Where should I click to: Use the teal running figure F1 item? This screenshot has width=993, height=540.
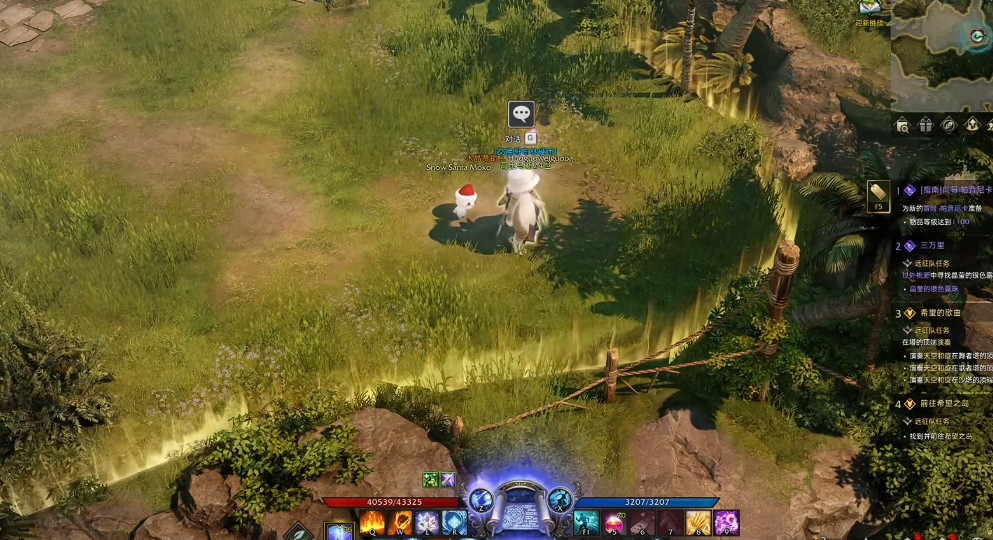coord(586,522)
